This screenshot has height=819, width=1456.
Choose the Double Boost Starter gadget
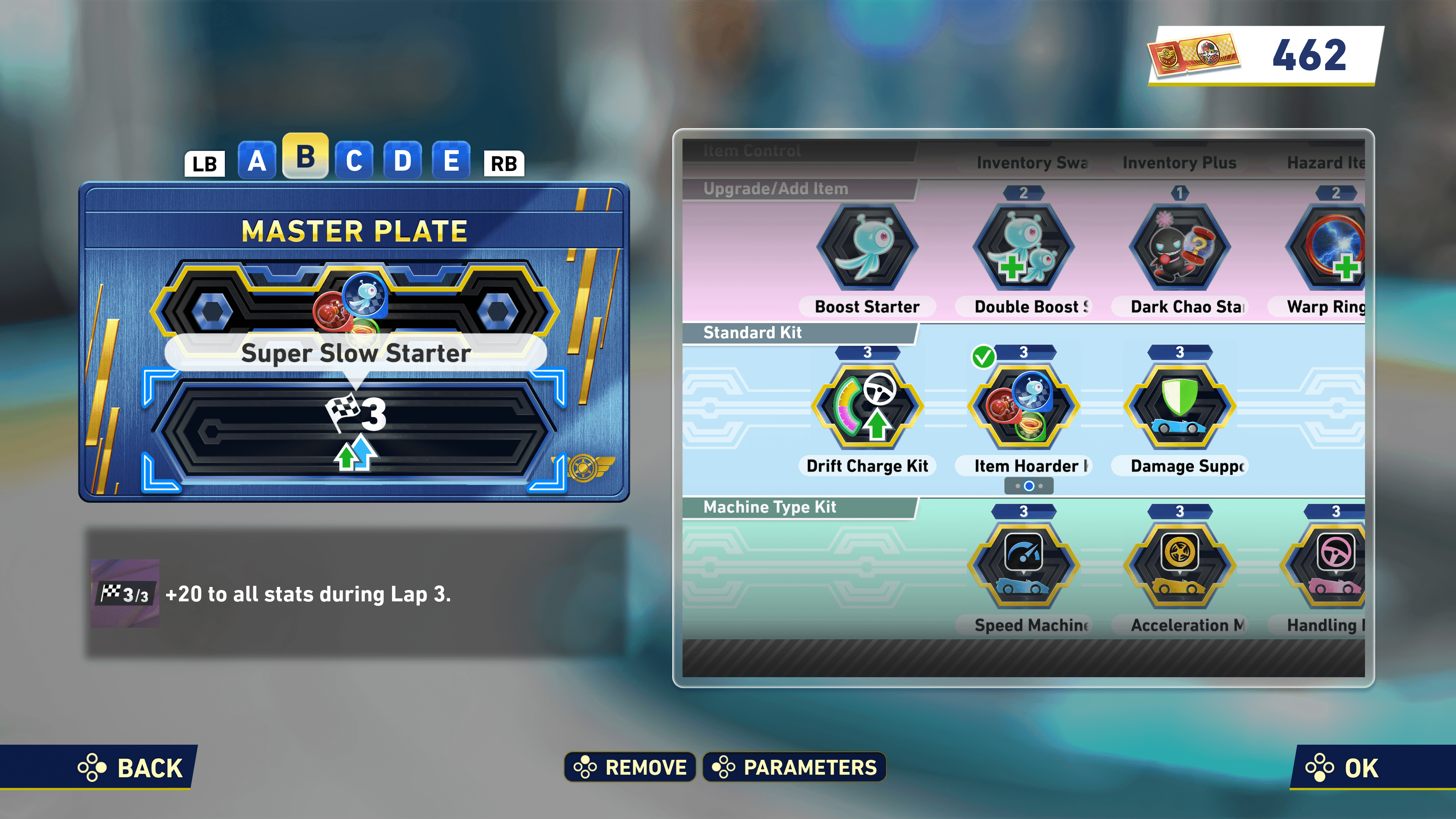click(1023, 248)
